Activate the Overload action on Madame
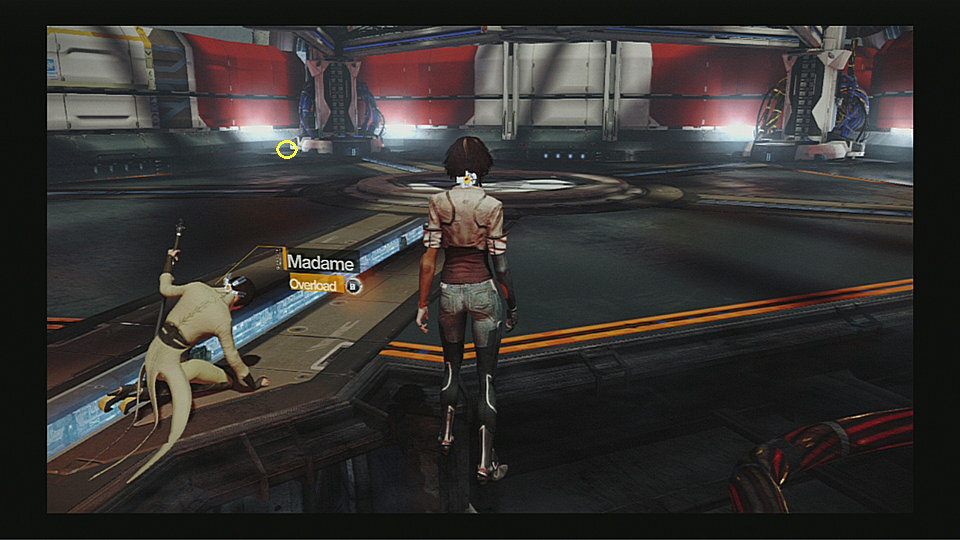Screen dimensions: 960x540 [316, 285]
